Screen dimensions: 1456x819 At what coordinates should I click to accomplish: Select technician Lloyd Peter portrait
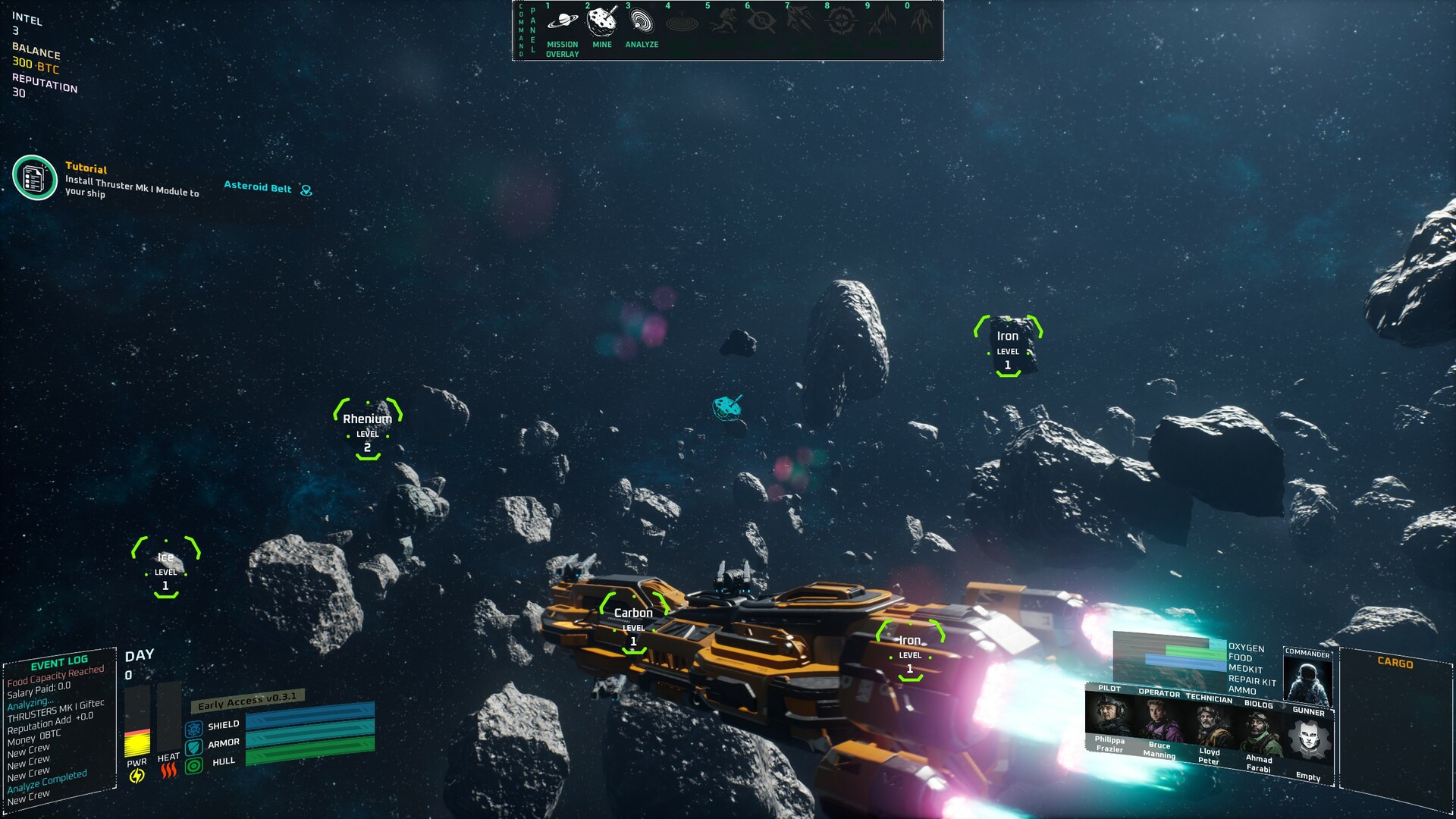(x=1210, y=726)
